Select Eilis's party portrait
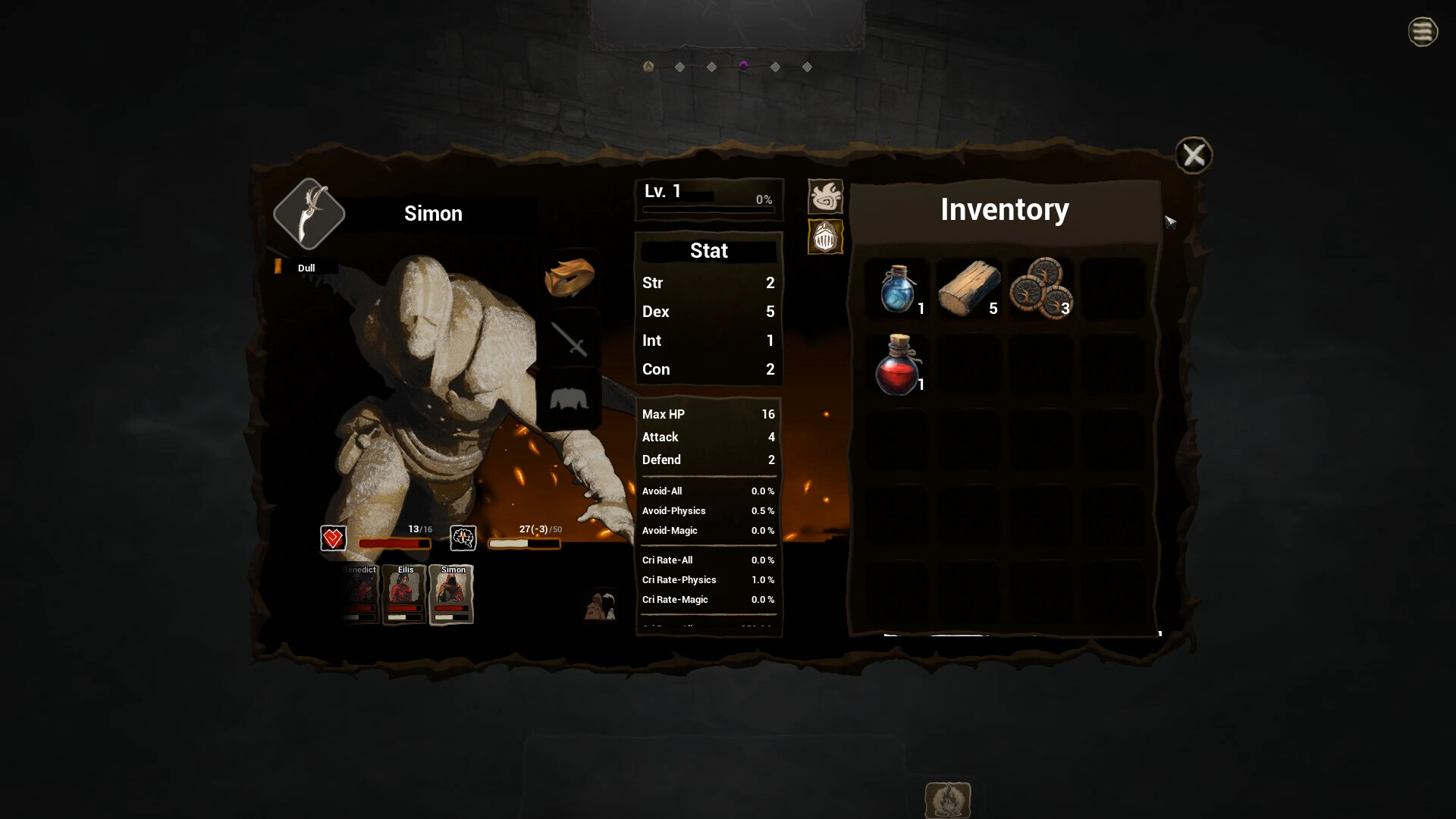 [x=404, y=595]
